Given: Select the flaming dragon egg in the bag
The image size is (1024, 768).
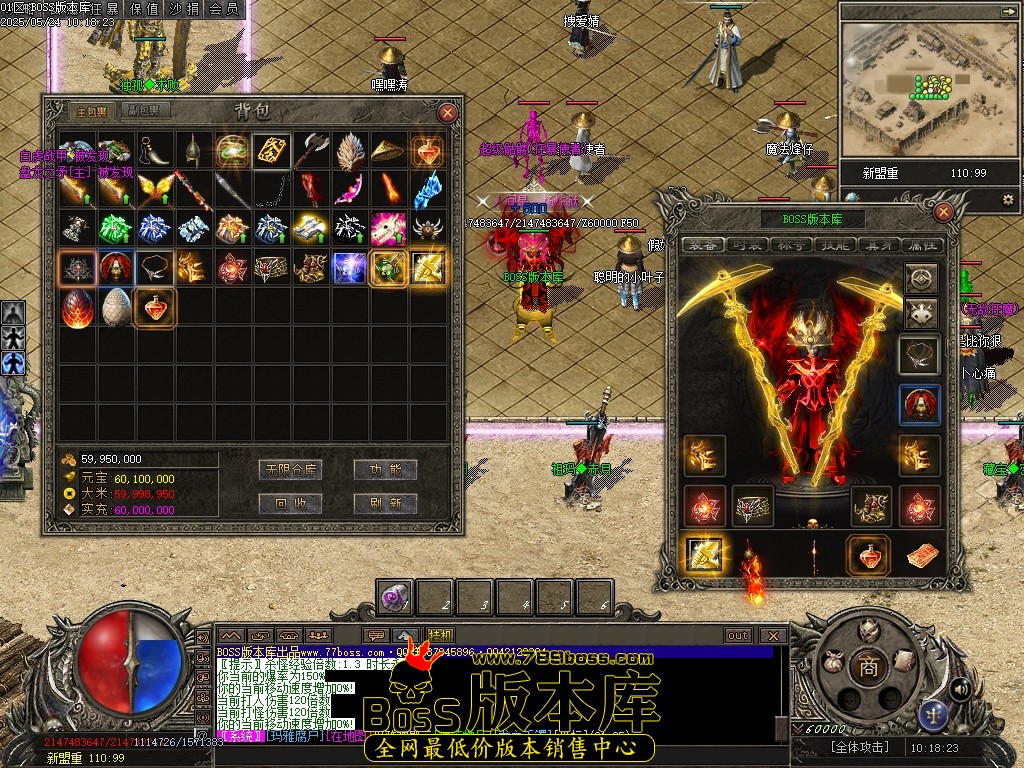Looking at the screenshot, I should tap(77, 308).
